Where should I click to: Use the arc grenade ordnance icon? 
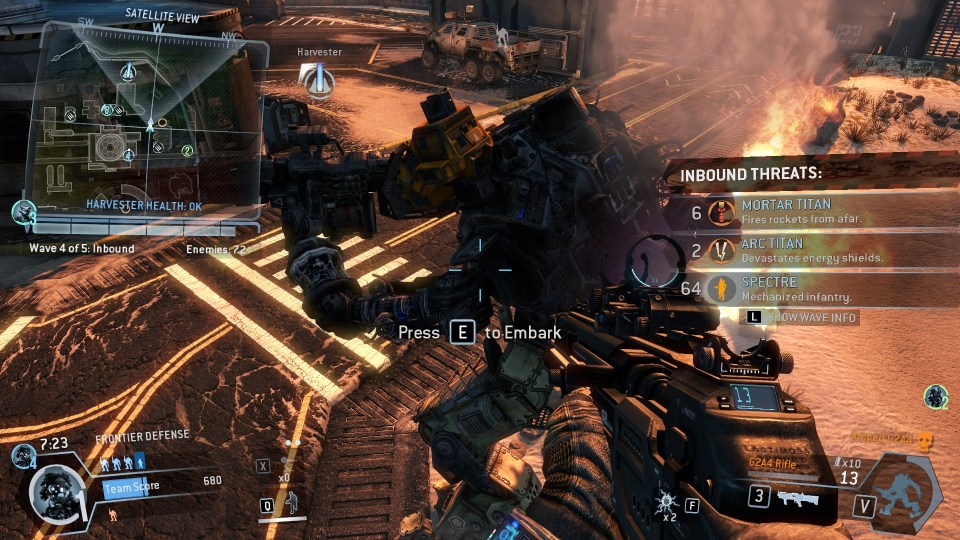(667, 500)
